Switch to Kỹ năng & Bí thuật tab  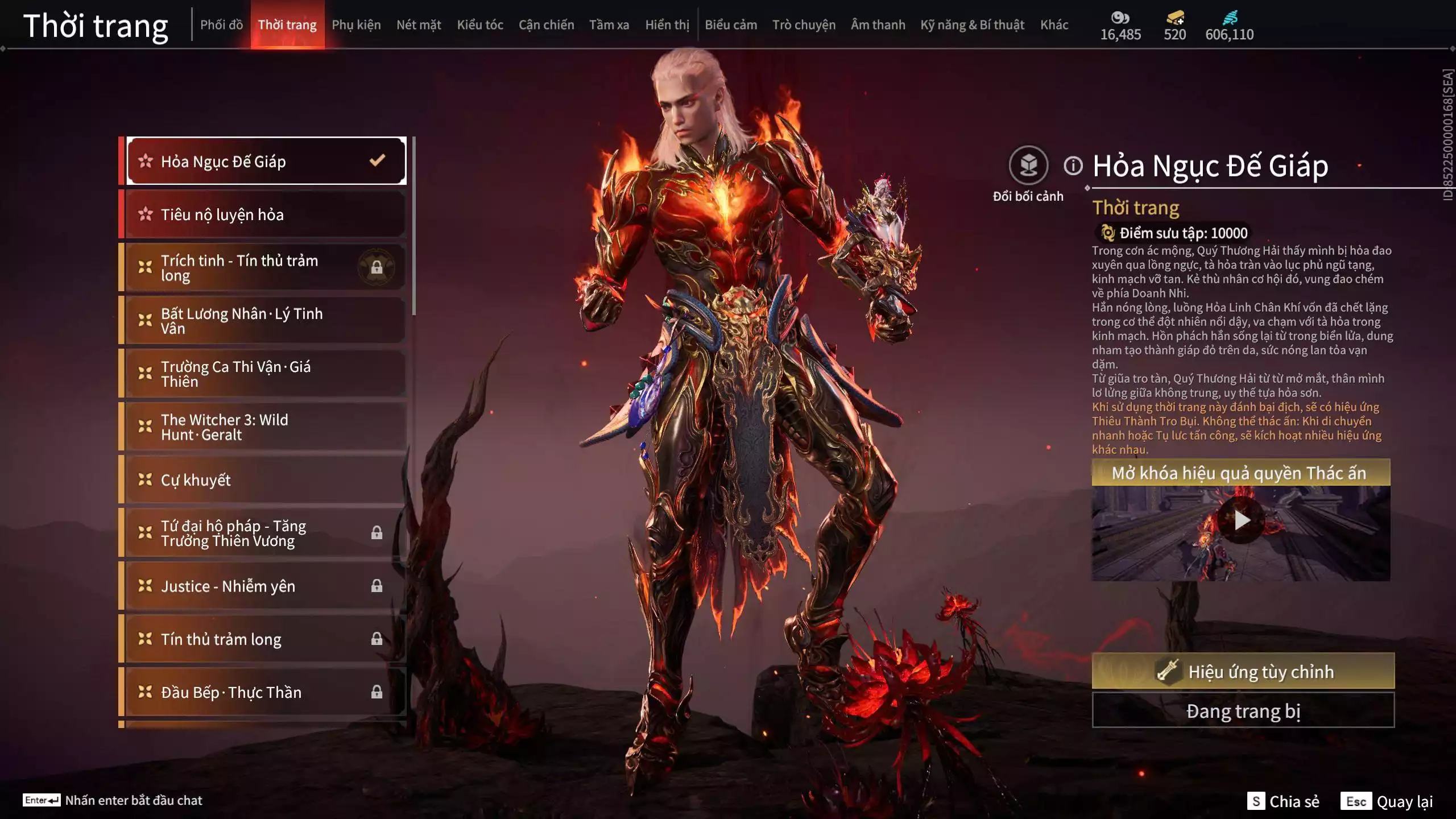click(x=972, y=25)
